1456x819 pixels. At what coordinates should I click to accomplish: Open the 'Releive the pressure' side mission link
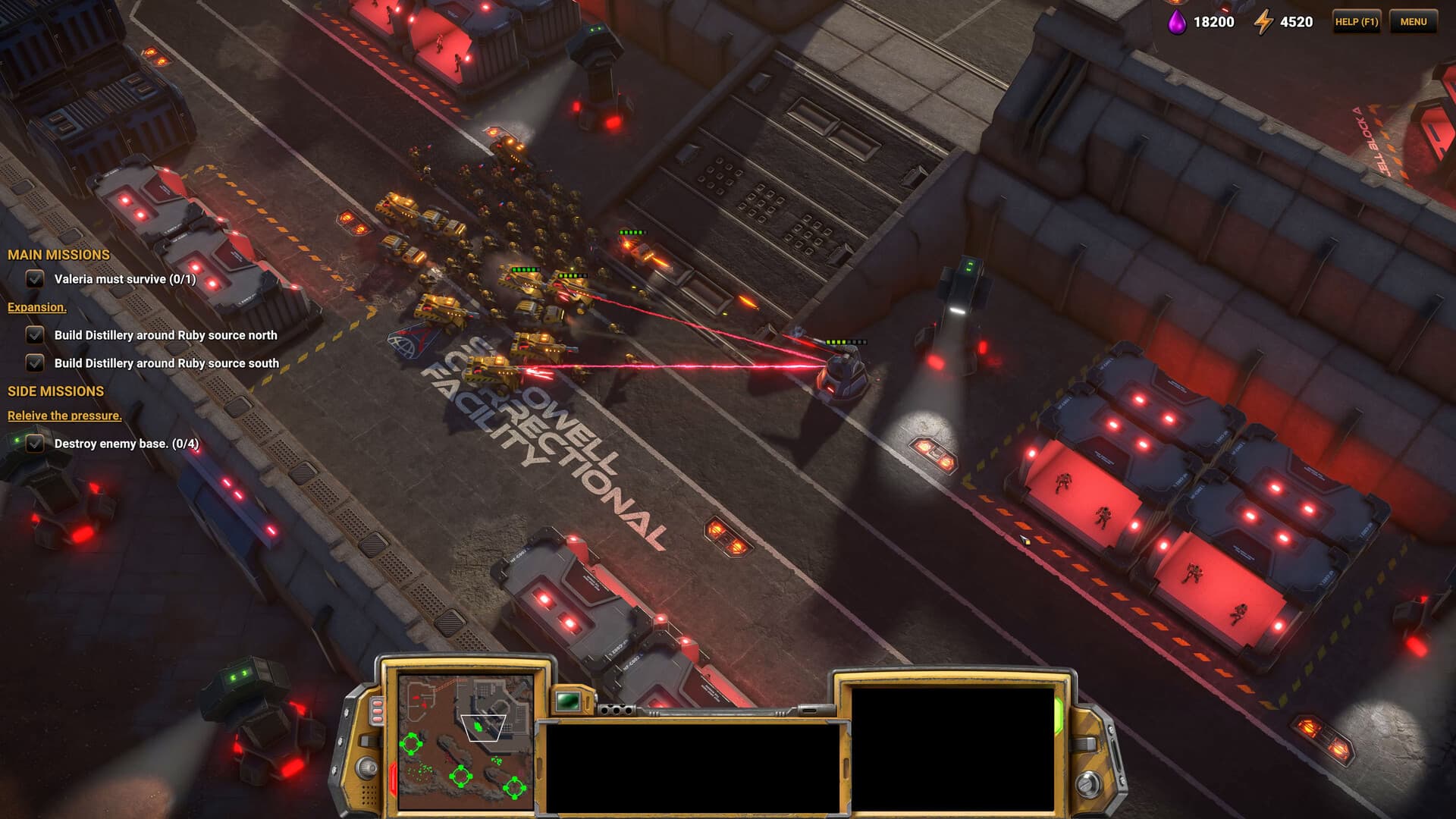tap(64, 416)
